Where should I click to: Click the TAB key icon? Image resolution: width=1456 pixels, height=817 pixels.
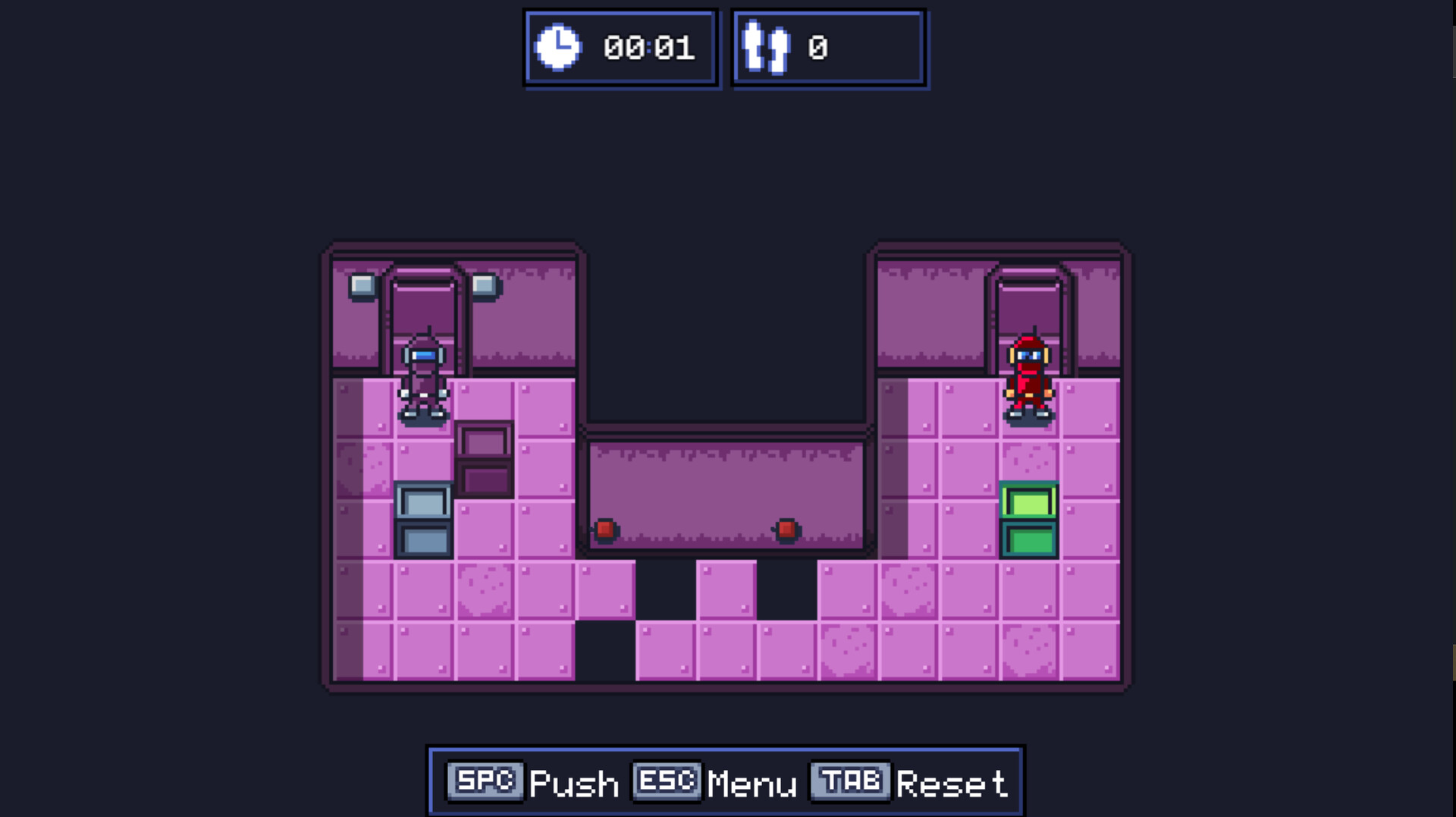[849, 781]
